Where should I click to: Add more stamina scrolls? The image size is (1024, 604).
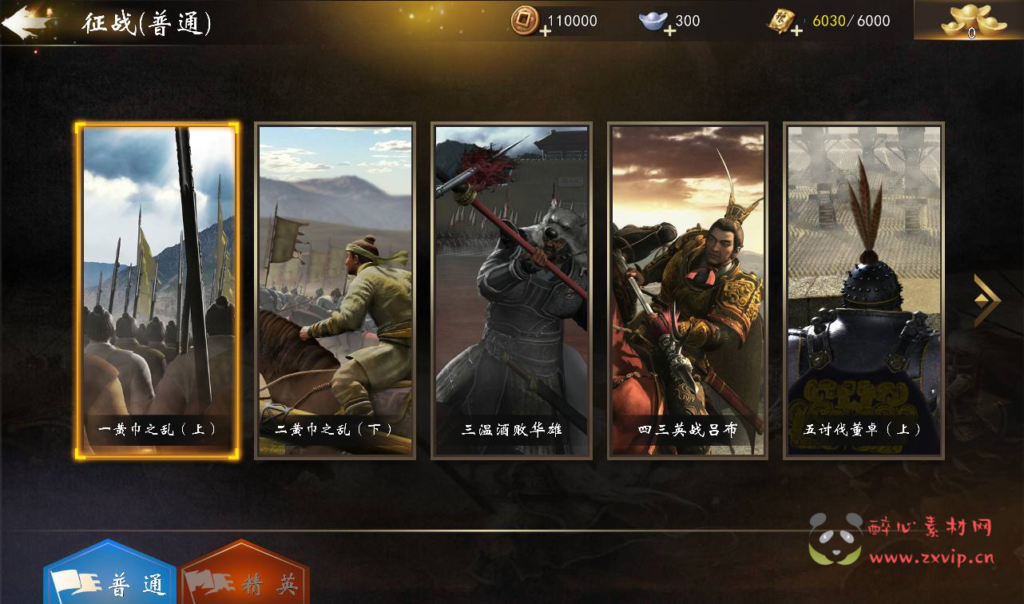[796, 30]
